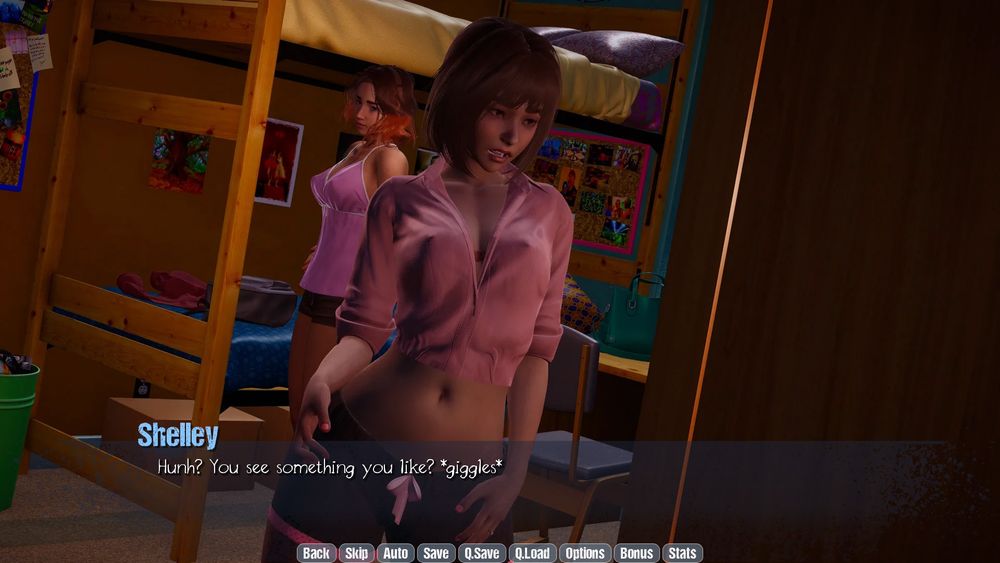1000x563 pixels.
Task: Open the Save menu
Action: point(435,553)
